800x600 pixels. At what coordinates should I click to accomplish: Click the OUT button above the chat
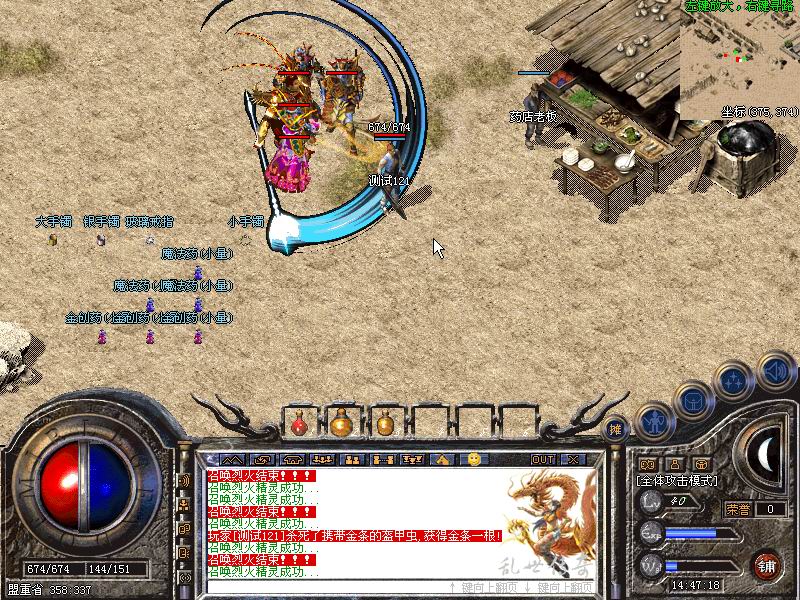pyautogui.click(x=543, y=459)
